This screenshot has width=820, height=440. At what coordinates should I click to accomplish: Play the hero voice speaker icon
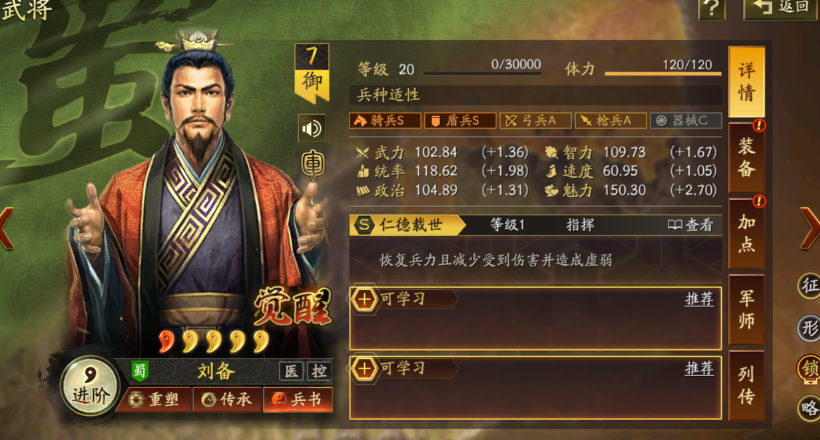[312, 128]
